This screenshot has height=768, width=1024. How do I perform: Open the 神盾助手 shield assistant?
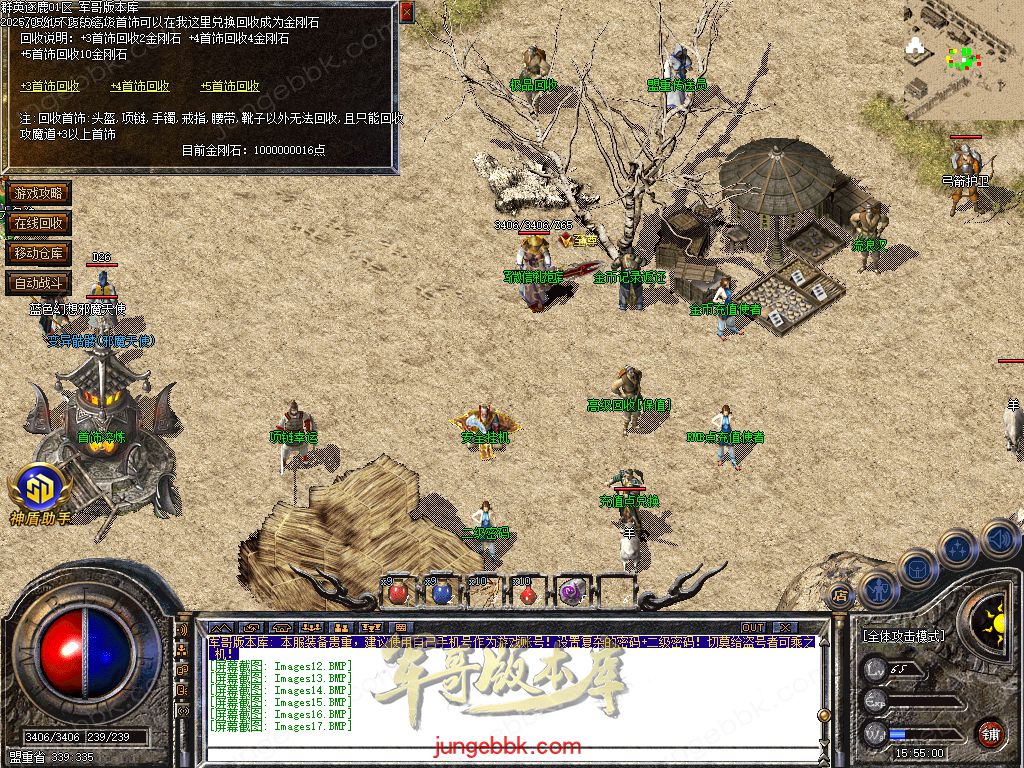pyautogui.click(x=40, y=490)
